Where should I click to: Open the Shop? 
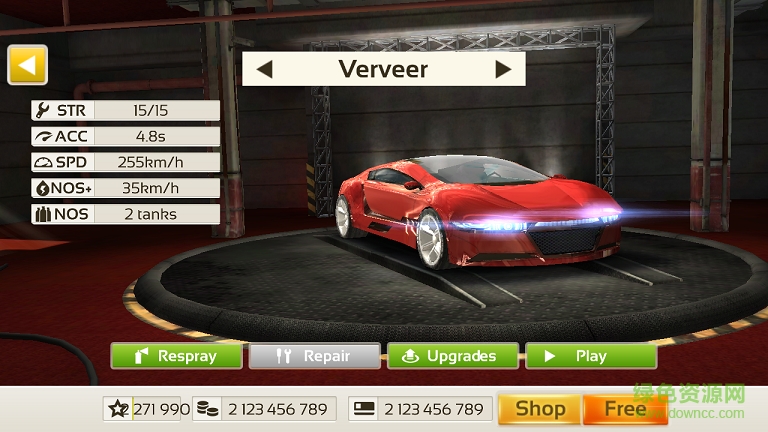coord(539,409)
